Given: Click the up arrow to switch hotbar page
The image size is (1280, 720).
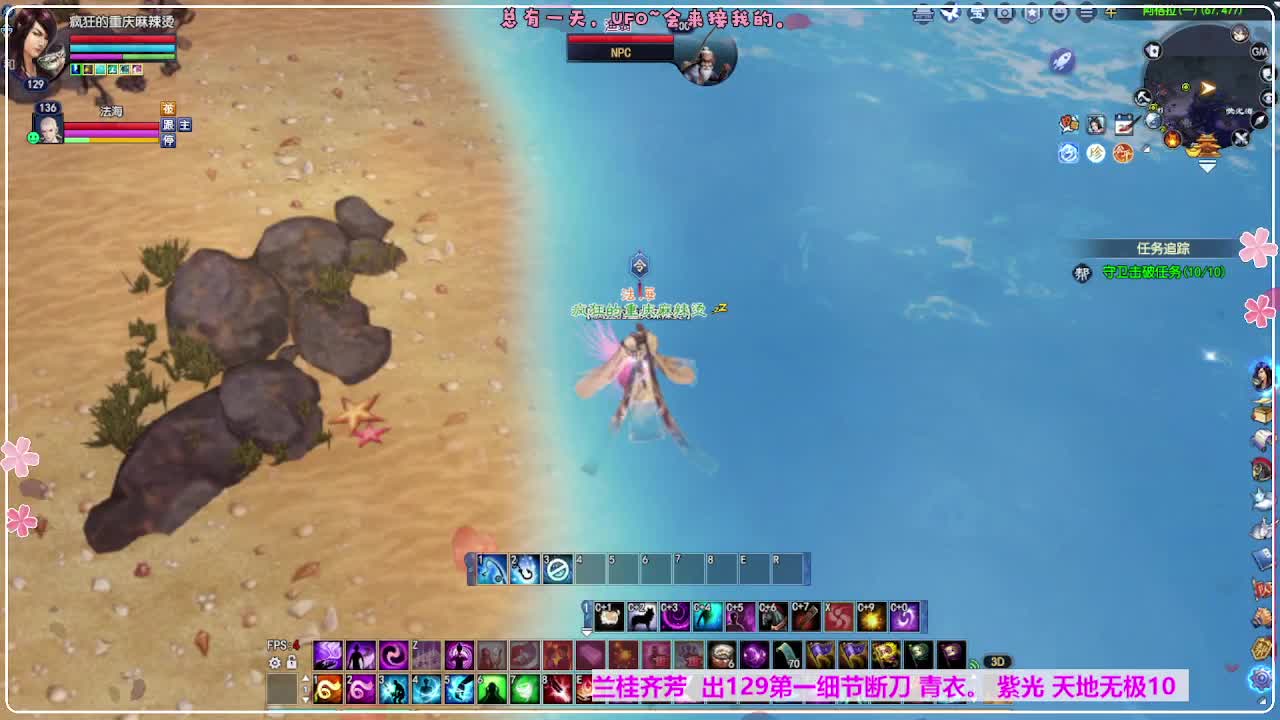Looking at the screenshot, I should [306, 678].
